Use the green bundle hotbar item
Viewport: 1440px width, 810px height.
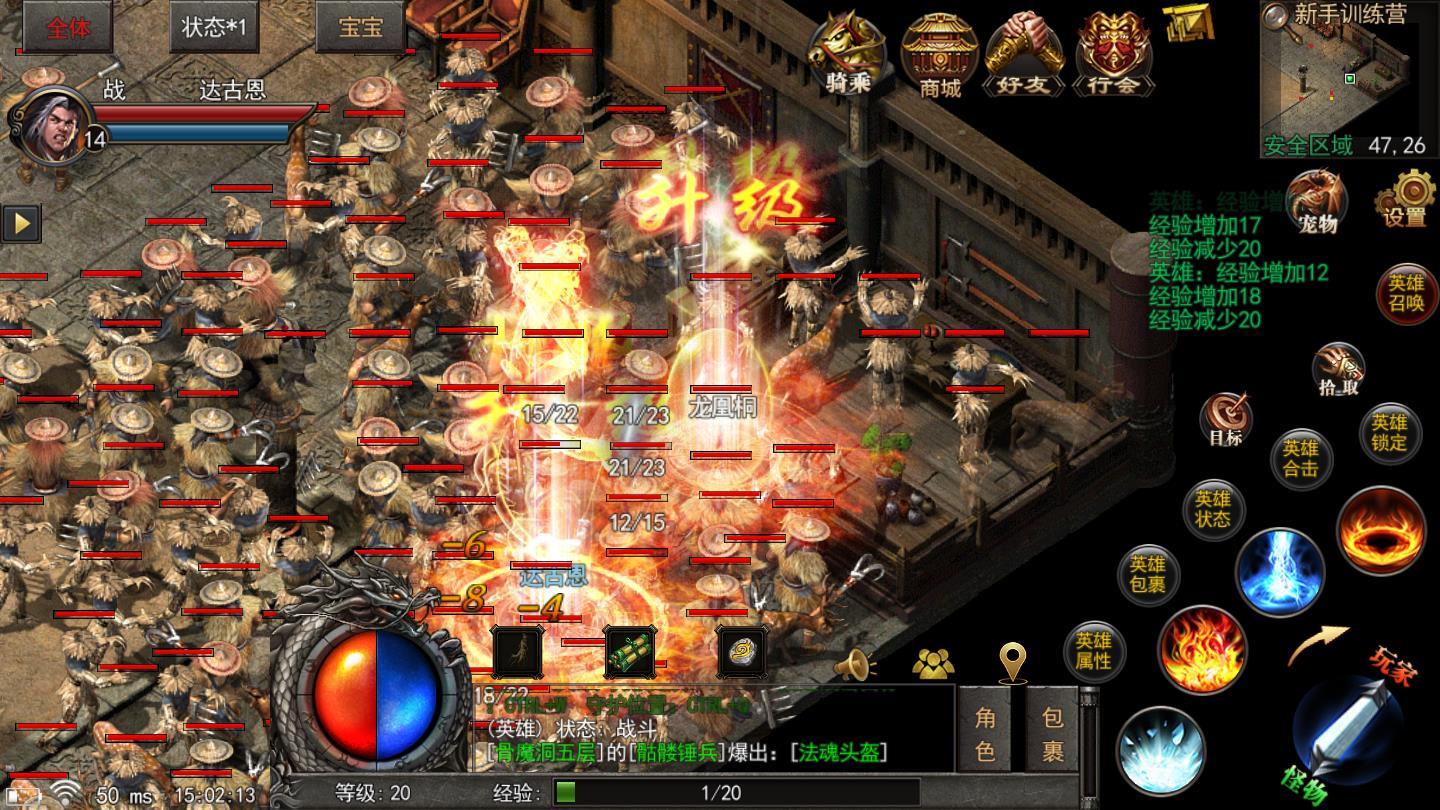(x=630, y=652)
